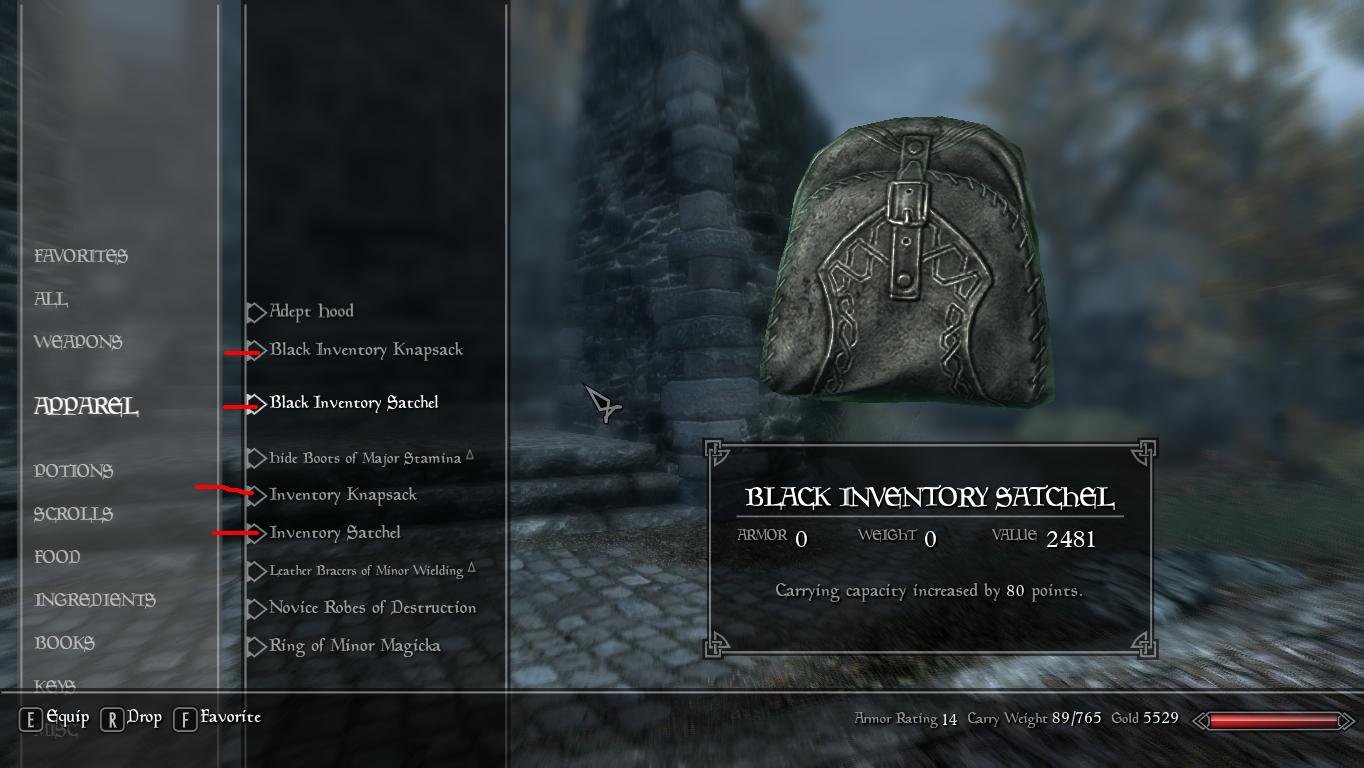Click the diamond marker beside Novice Robes of Destruction
The width and height of the screenshot is (1364, 768).
point(257,607)
